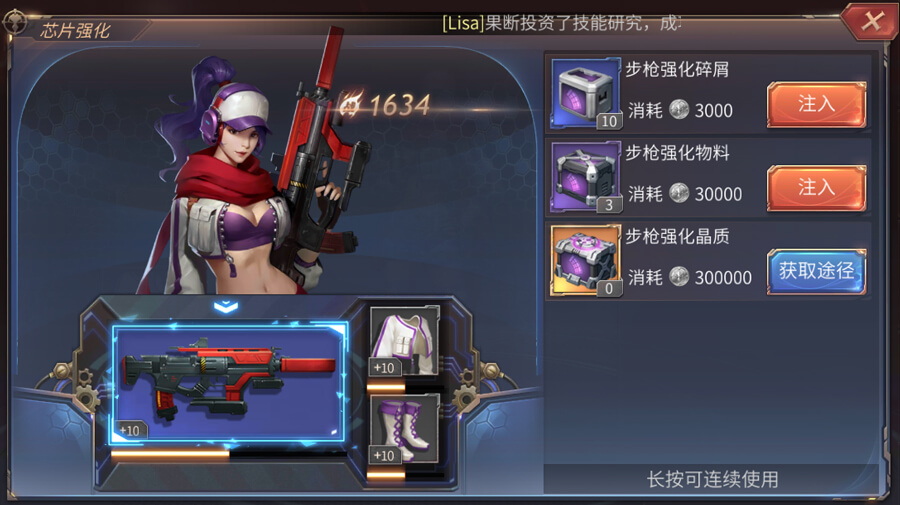Select the white jacket equipment slot

click(x=405, y=342)
